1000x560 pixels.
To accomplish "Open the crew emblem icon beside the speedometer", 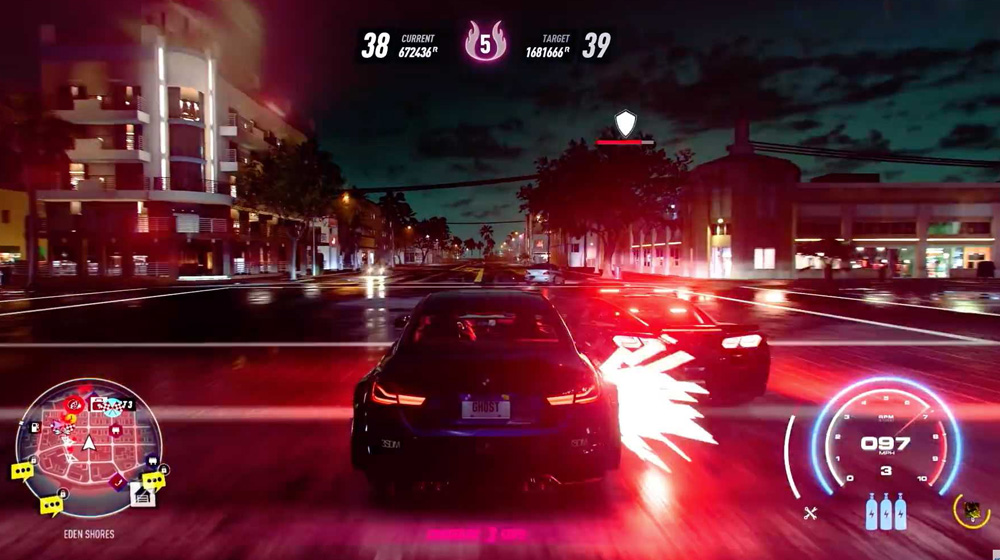I will [970, 511].
